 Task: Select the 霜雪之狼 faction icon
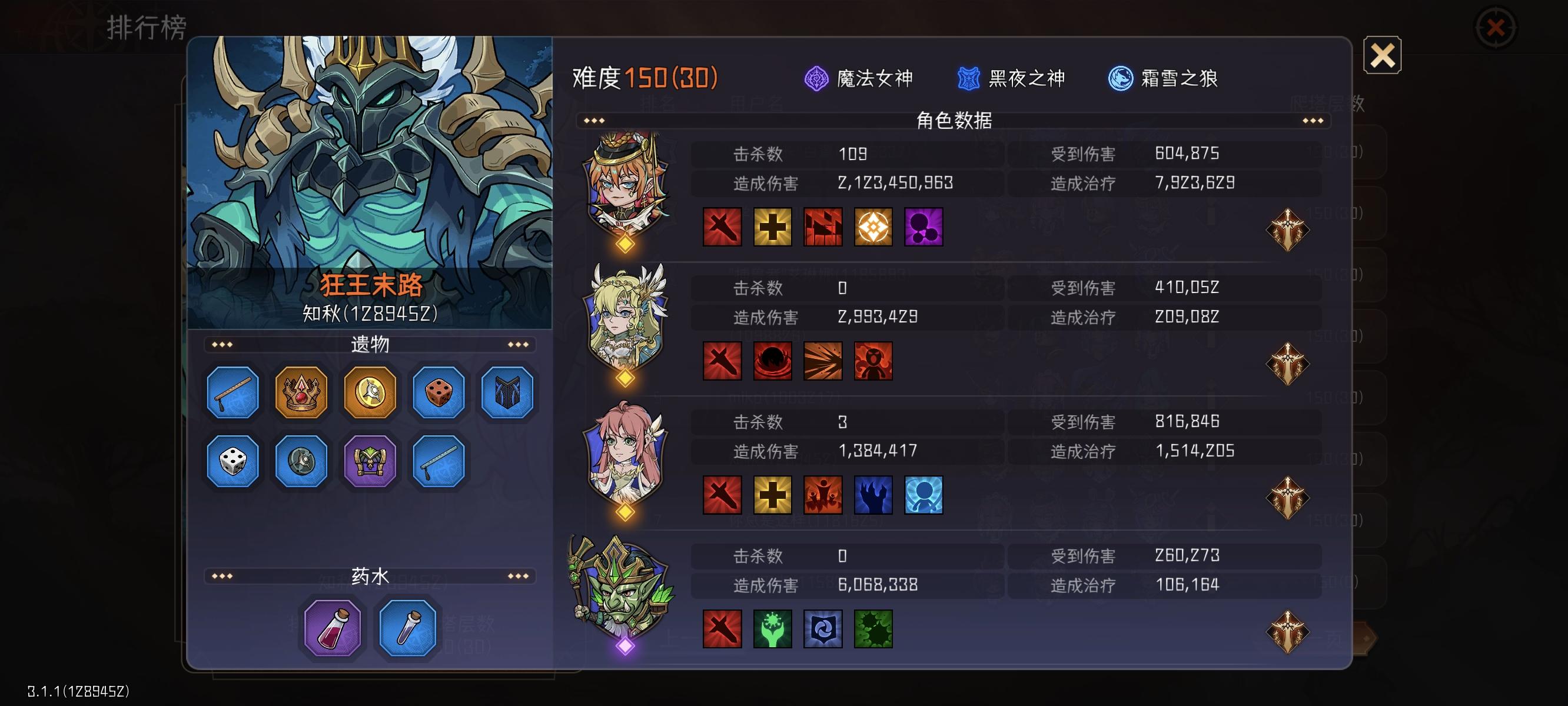pyautogui.click(x=1120, y=78)
